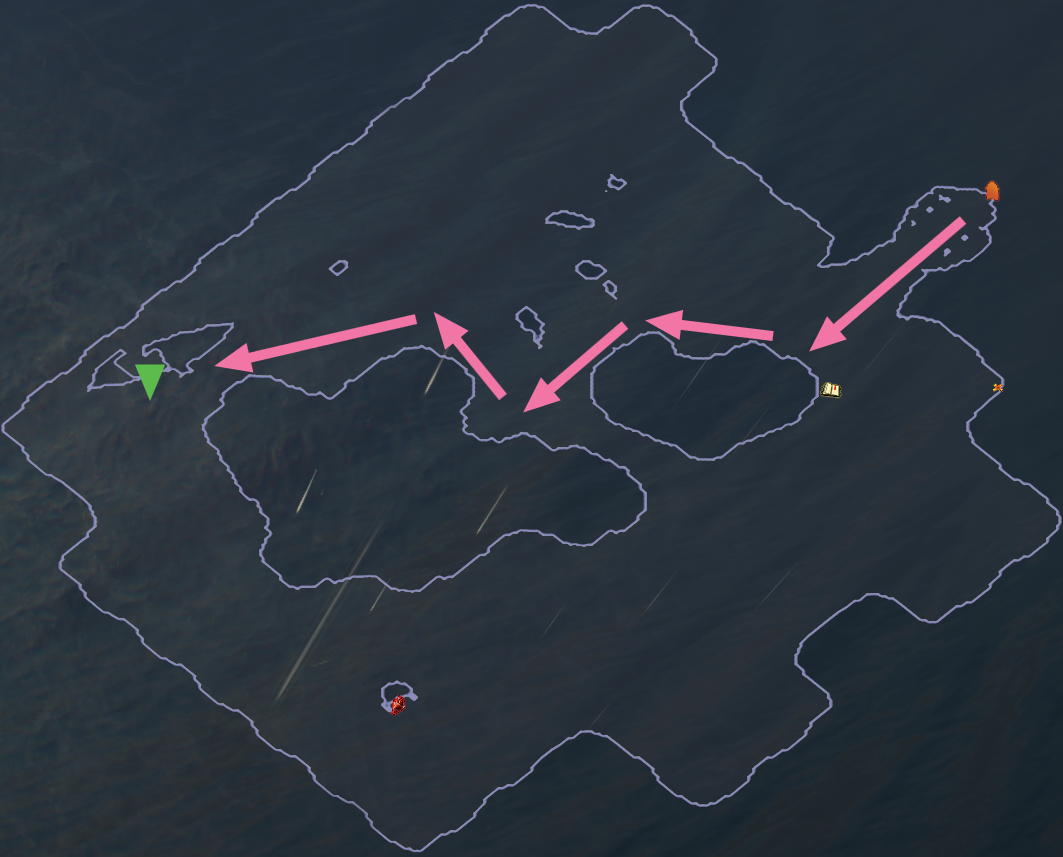
Task: Click the green triangle destination marker
Action: [150, 380]
